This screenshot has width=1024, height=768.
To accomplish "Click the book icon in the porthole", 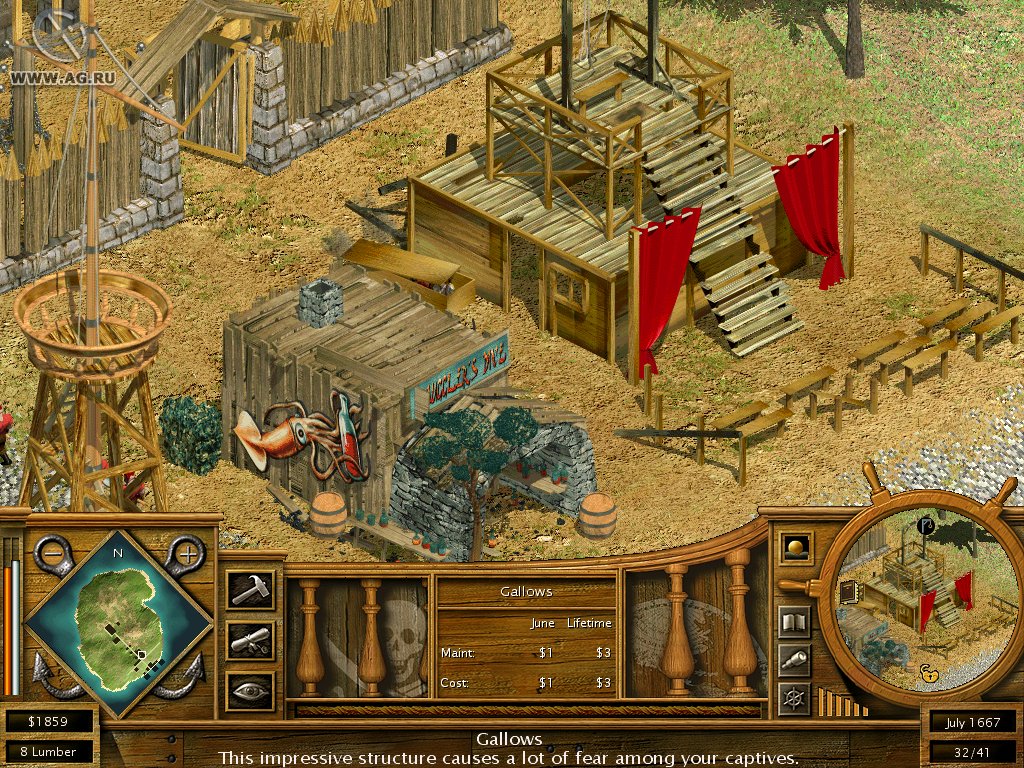I will coord(850,592).
